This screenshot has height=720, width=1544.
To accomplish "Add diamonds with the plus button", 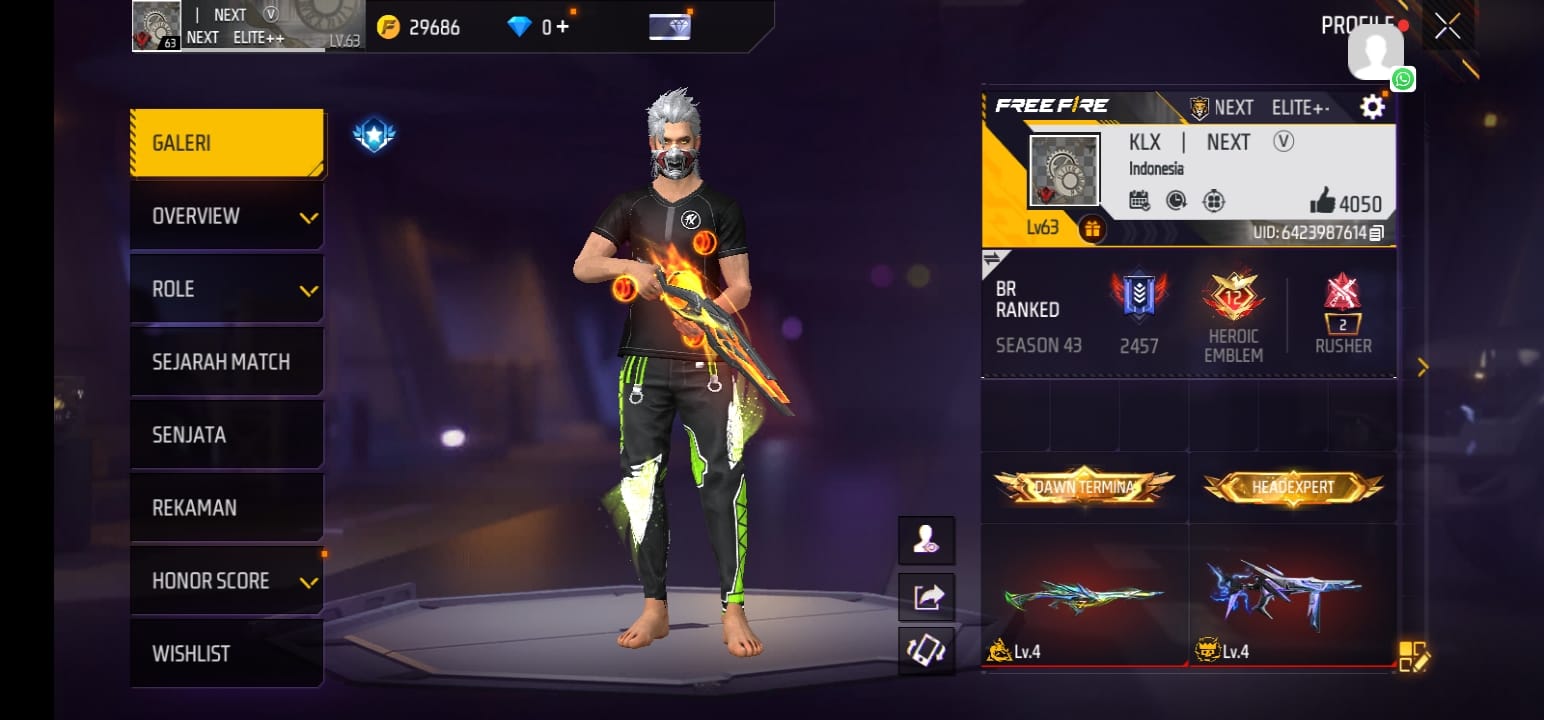I will point(563,27).
